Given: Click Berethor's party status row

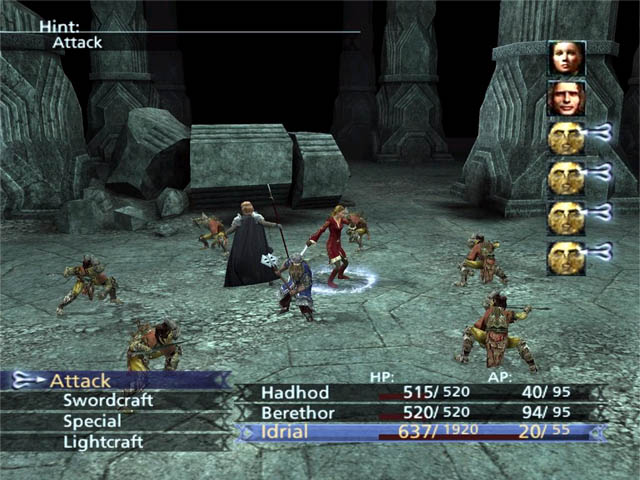Looking at the screenshot, I should (x=420, y=412).
